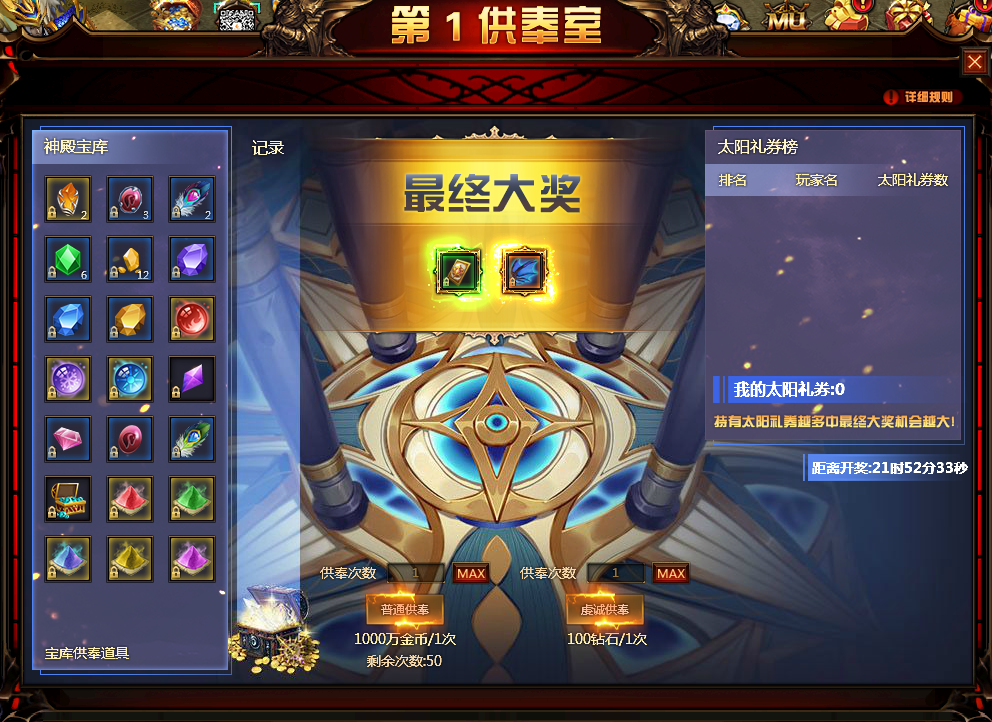Close the 第1供奉室 window
The width and height of the screenshot is (992, 722).
pos(975,63)
